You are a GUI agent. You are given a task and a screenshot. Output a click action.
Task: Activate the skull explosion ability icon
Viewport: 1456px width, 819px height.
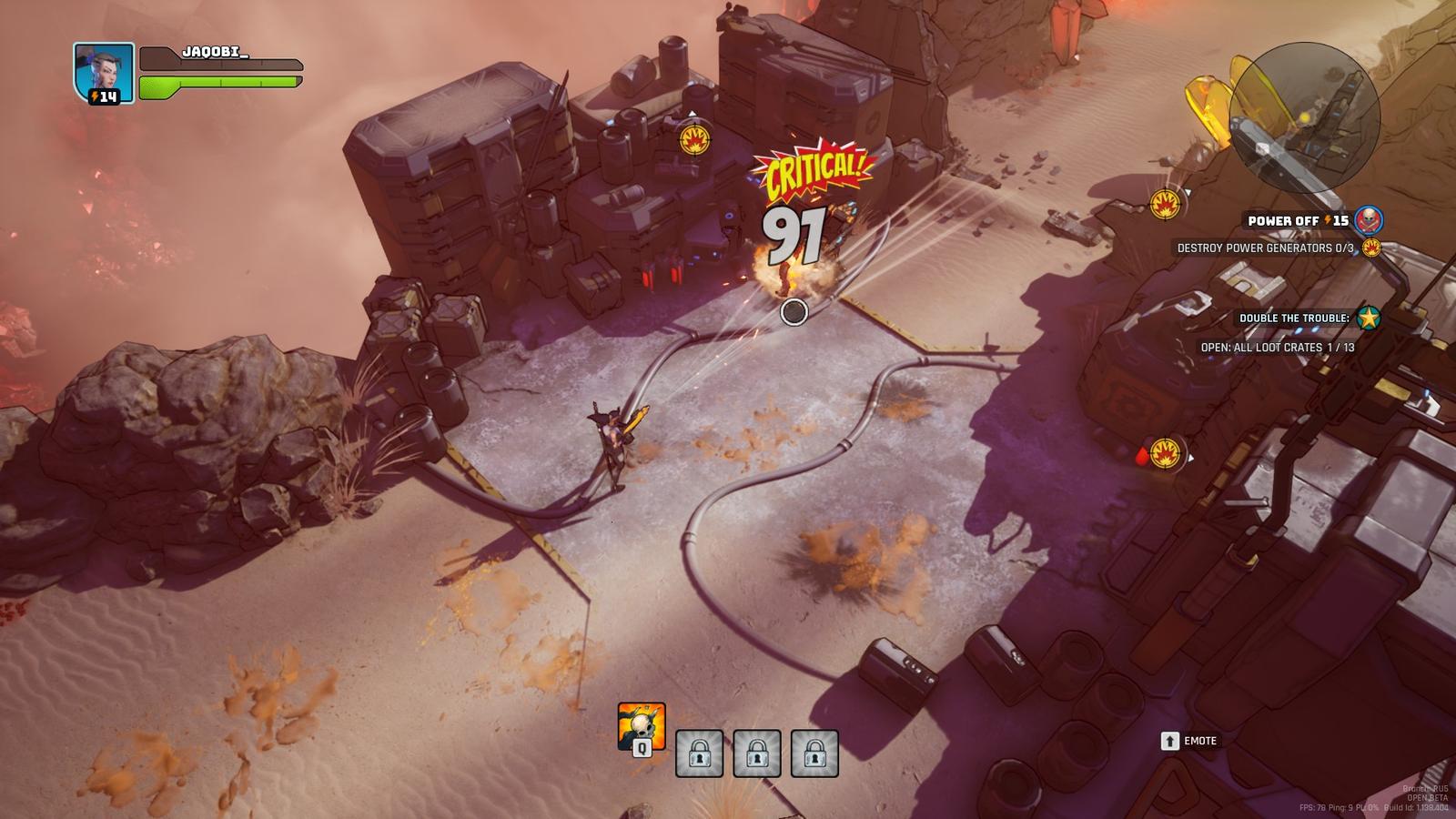[x=641, y=726]
